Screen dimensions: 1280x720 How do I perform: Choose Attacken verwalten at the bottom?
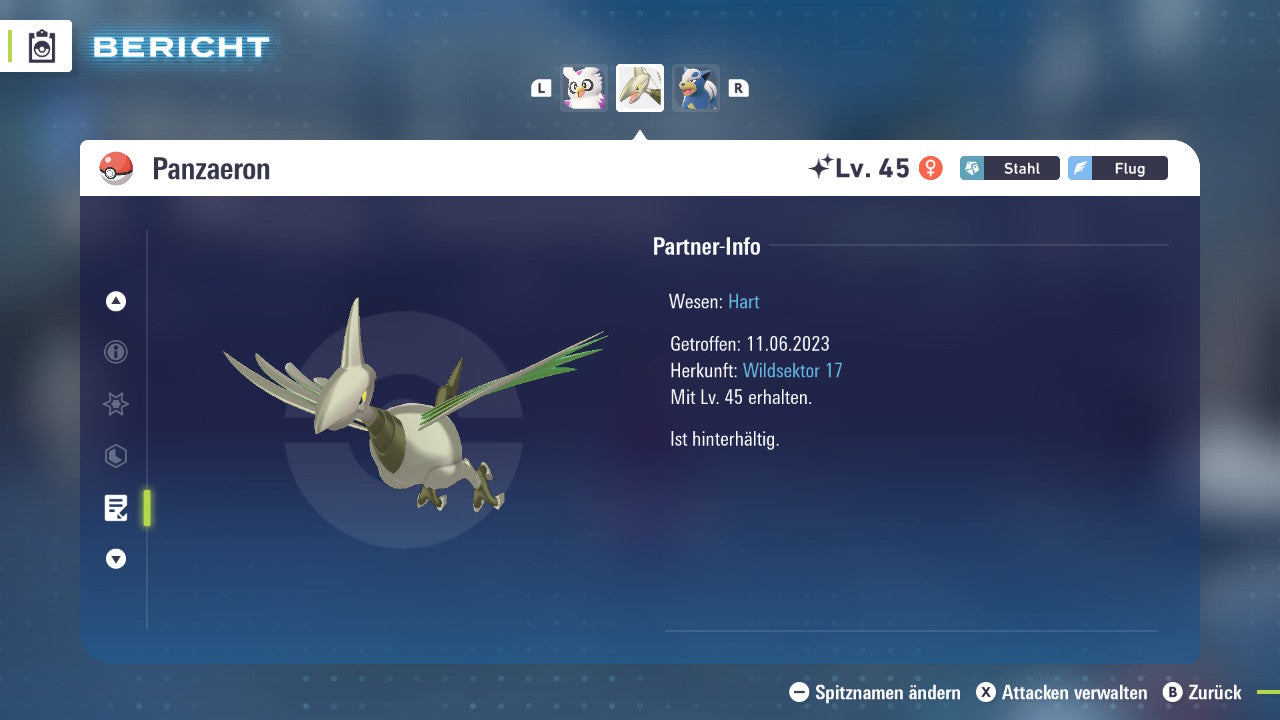click(1060, 692)
